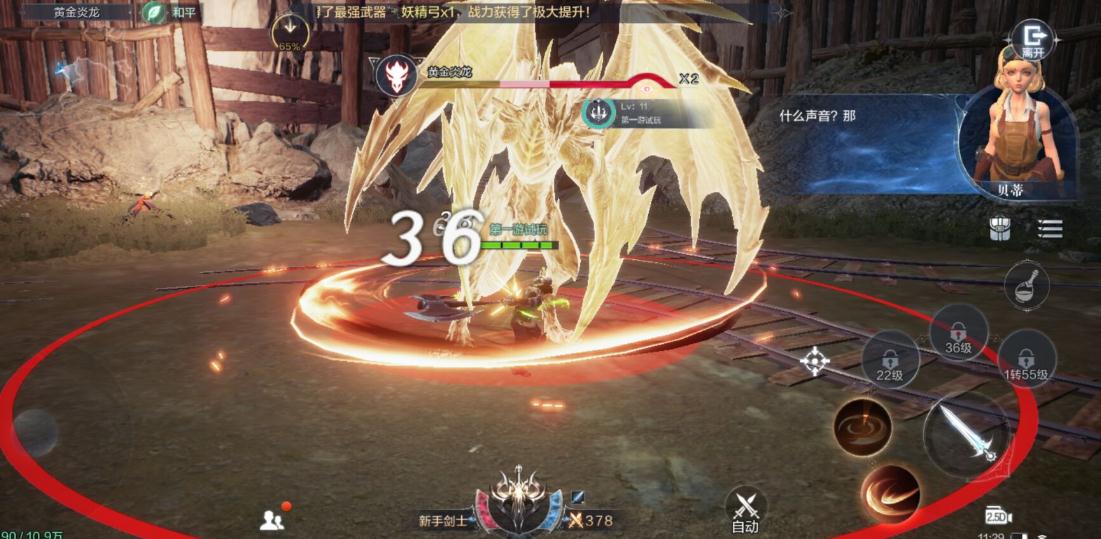This screenshot has height=539, width=1101.
Task: Tap the locked 36级 skill slot
Action: pyautogui.click(x=958, y=332)
